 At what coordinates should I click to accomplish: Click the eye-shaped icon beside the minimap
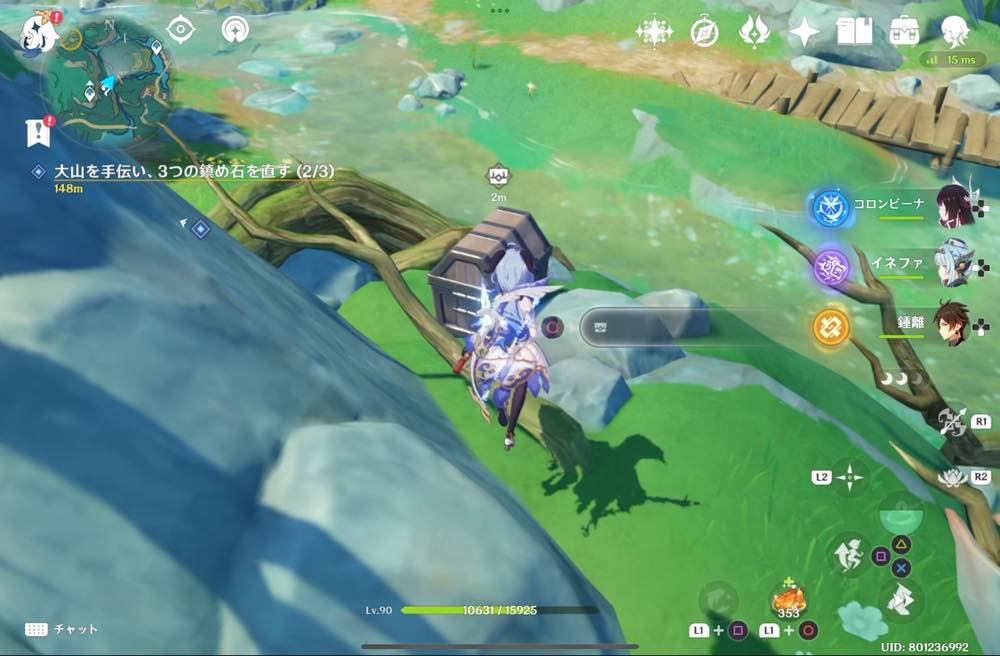point(181,30)
